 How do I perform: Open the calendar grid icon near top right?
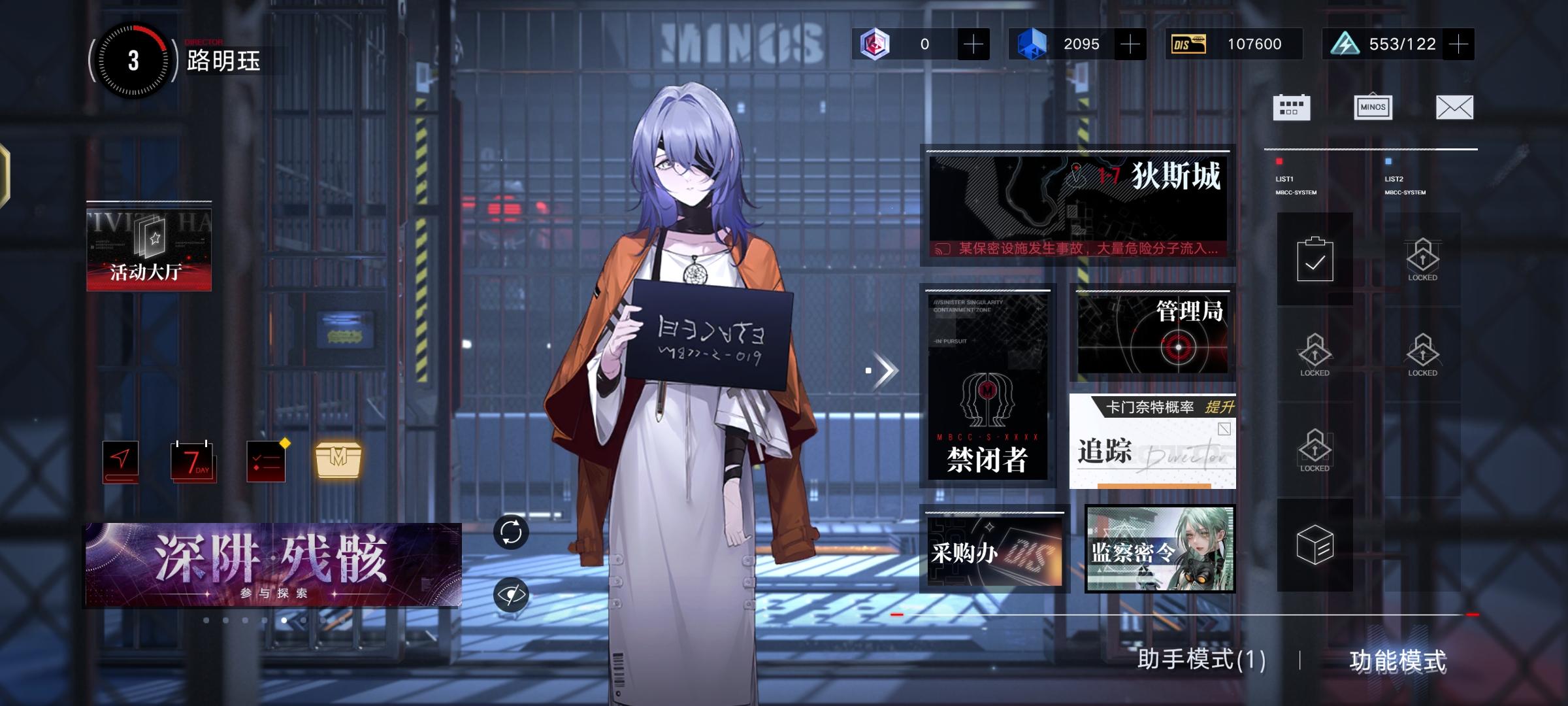[x=1290, y=107]
